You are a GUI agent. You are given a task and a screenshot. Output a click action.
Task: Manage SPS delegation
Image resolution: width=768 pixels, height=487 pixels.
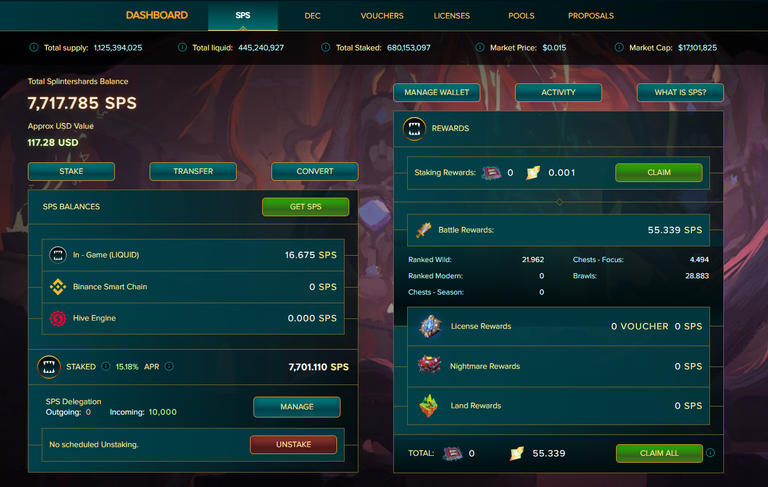[x=297, y=407]
